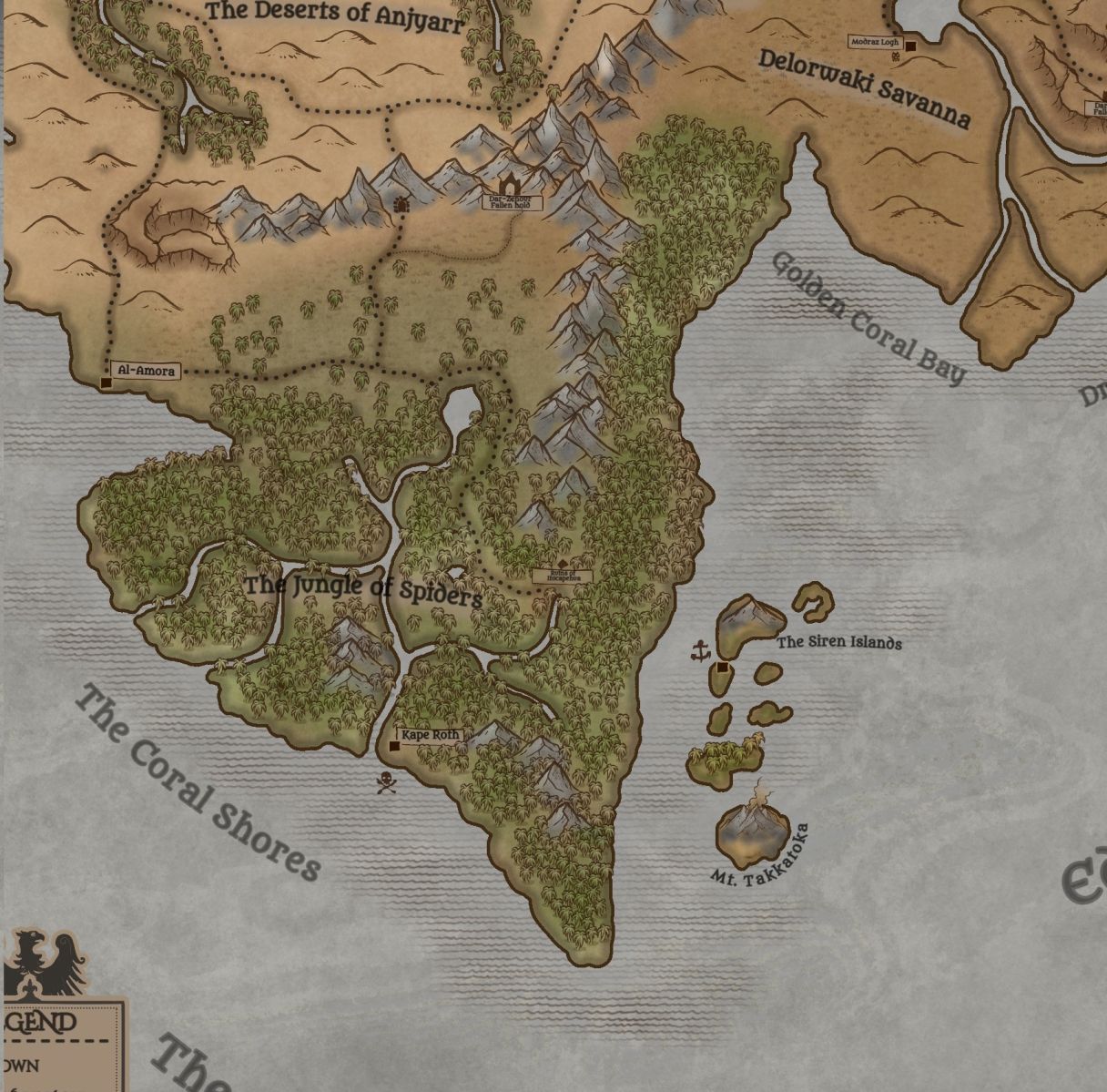Select the Al-Amora town marker
The width and height of the screenshot is (1107, 1092).
[x=106, y=383]
